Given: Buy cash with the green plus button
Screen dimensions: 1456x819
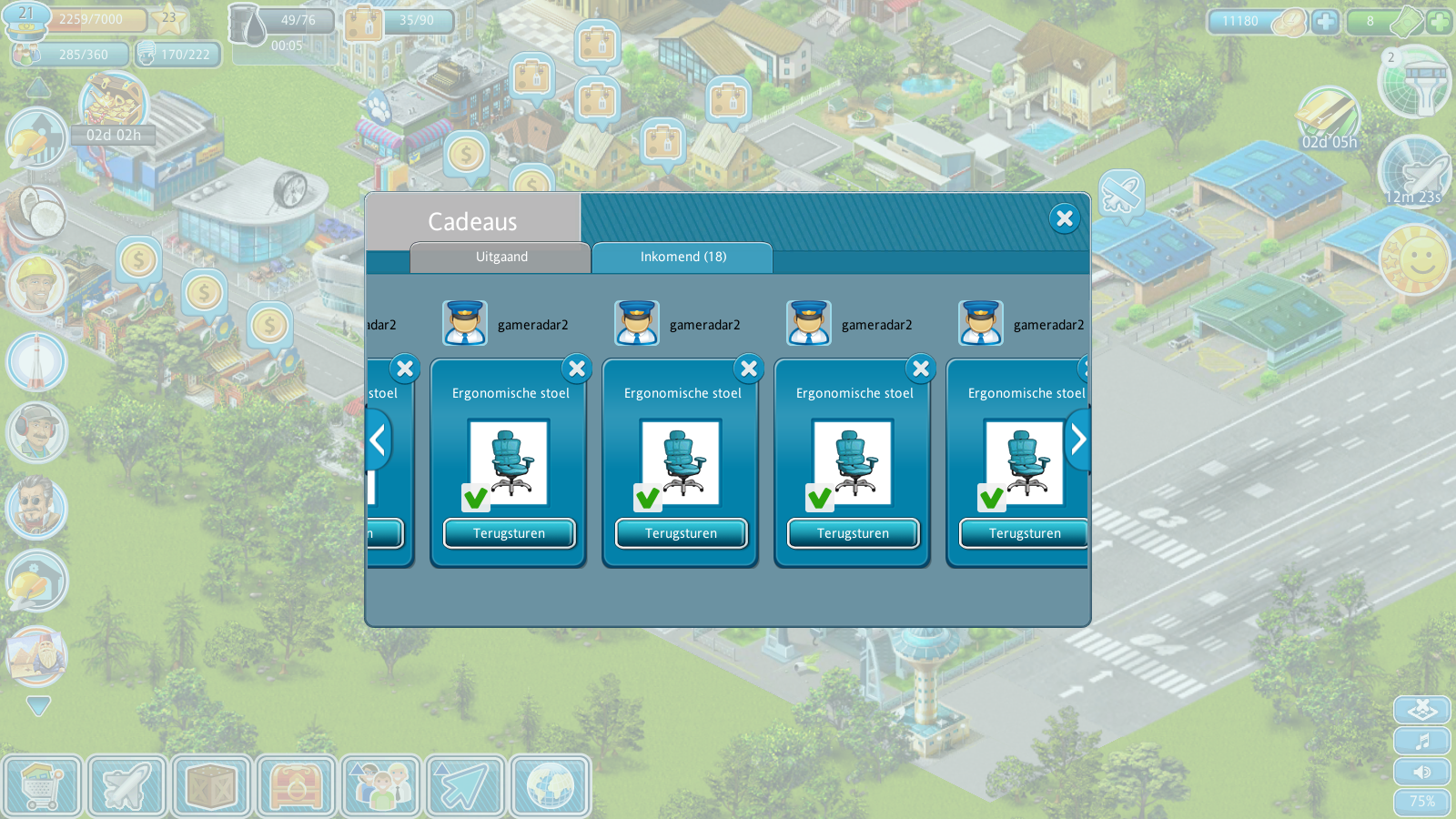Looking at the screenshot, I should pyautogui.click(x=1439, y=21).
